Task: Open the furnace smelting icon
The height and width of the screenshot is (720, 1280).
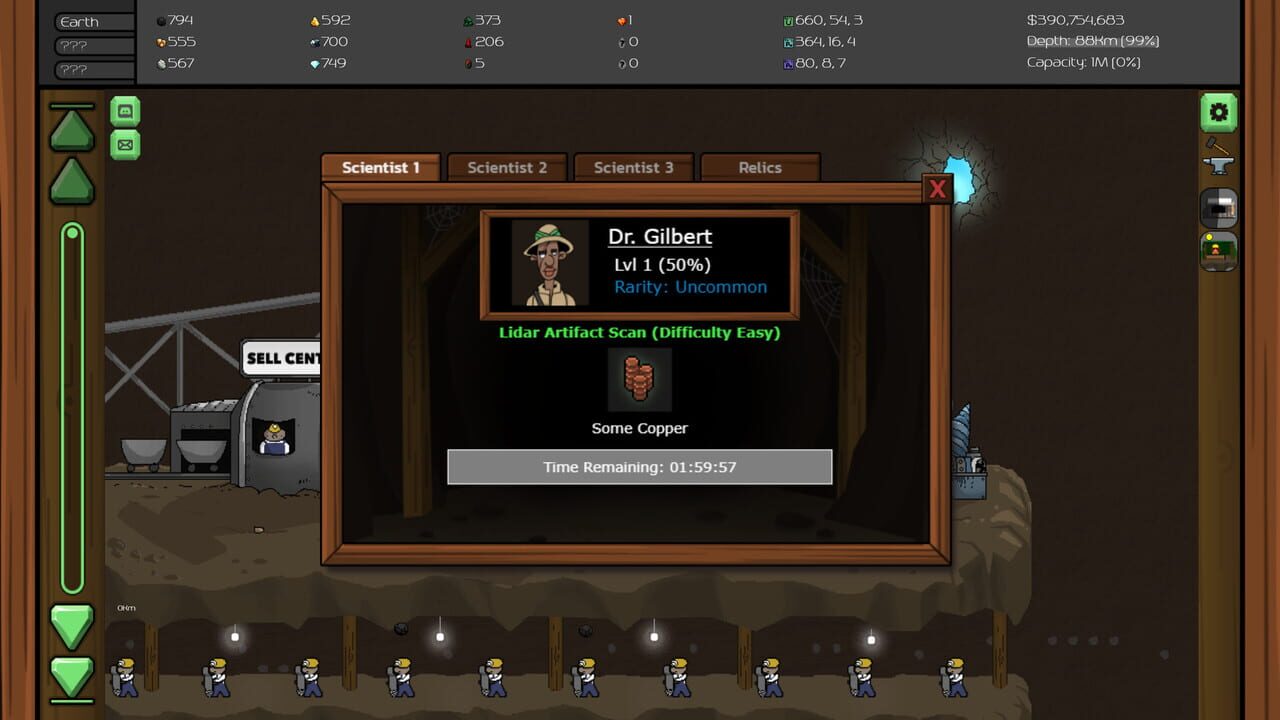Action: pyautogui.click(x=1218, y=208)
